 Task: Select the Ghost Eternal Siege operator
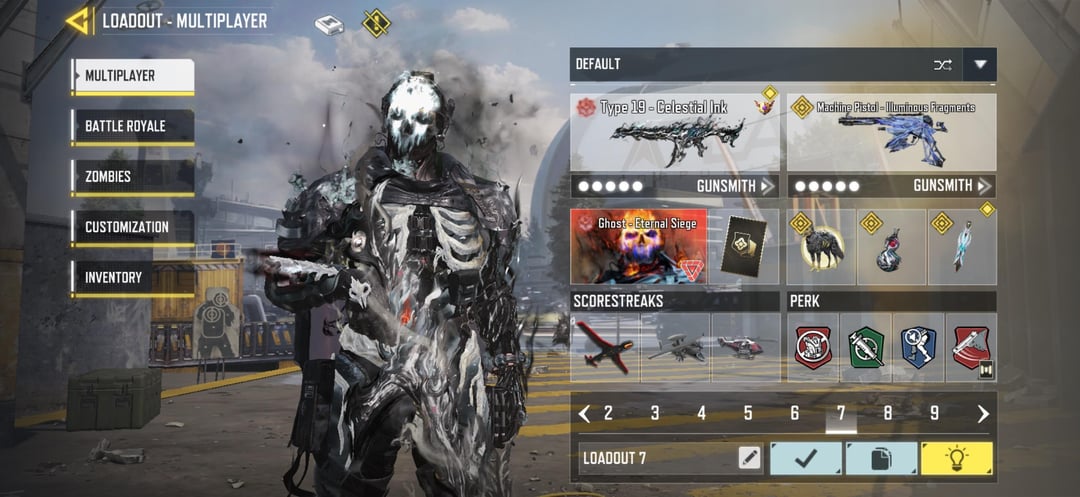(x=639, y=246)
